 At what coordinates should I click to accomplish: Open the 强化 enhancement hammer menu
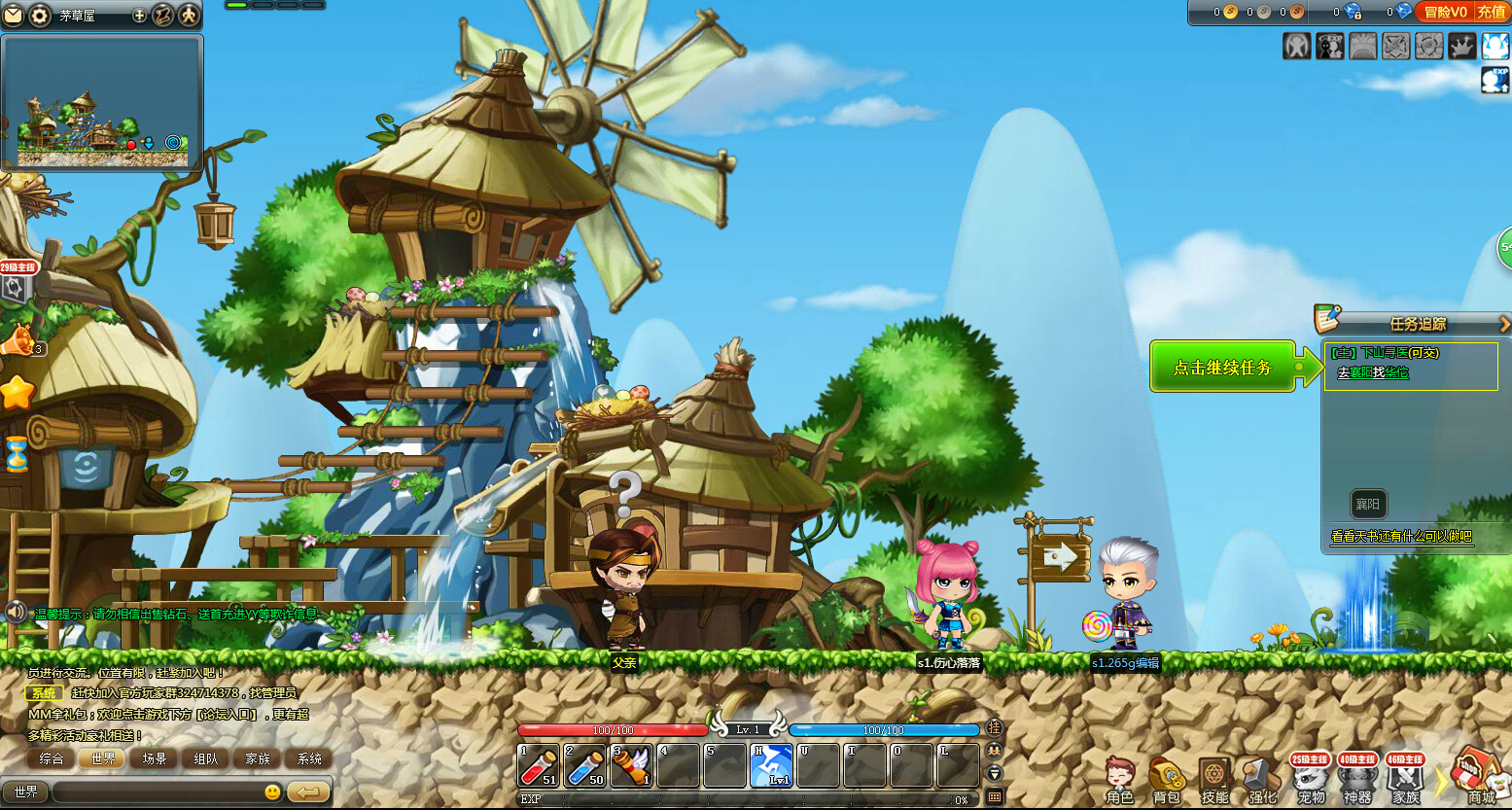point(1261,780)
